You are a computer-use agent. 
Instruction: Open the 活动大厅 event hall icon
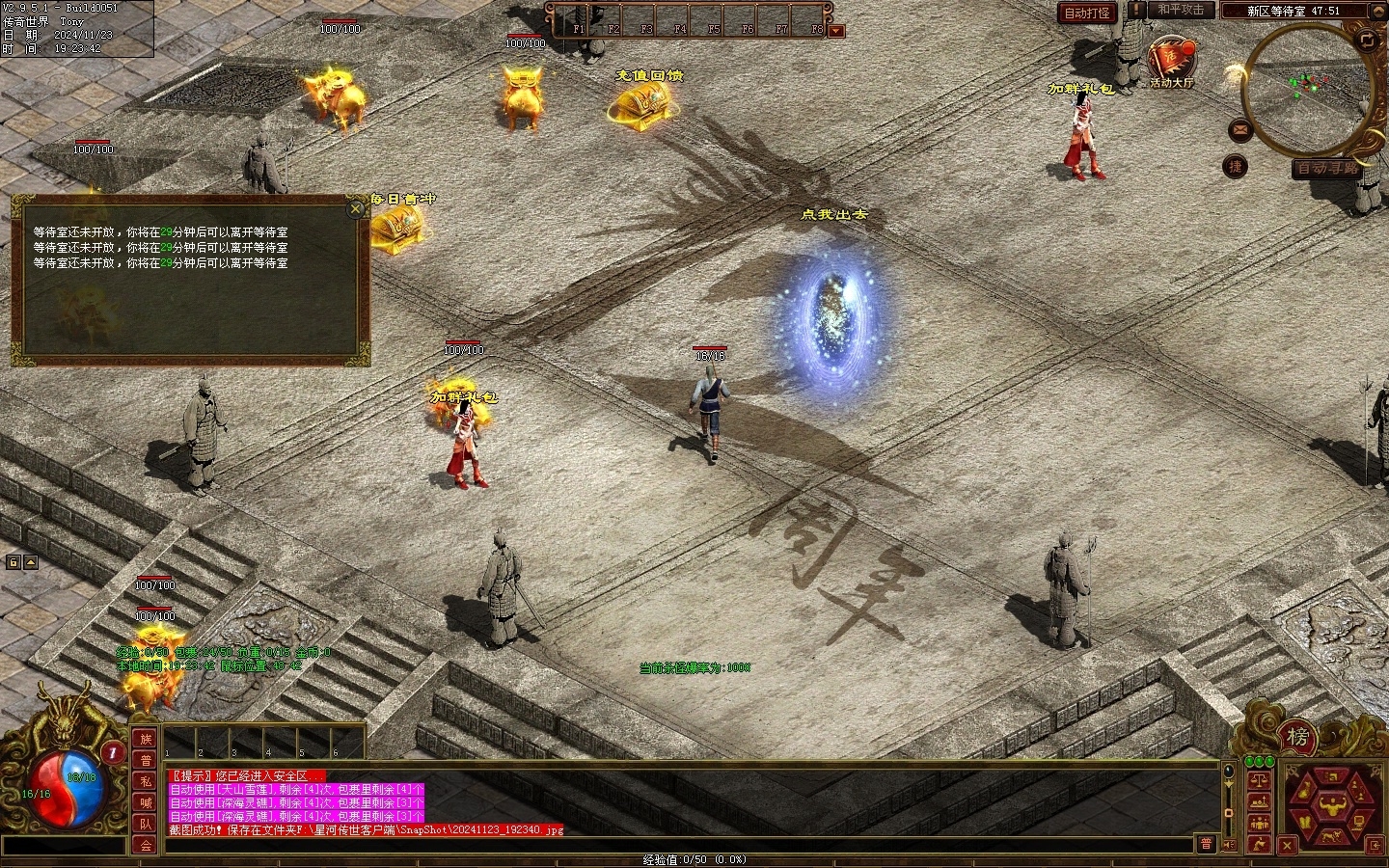point(1171,60)
